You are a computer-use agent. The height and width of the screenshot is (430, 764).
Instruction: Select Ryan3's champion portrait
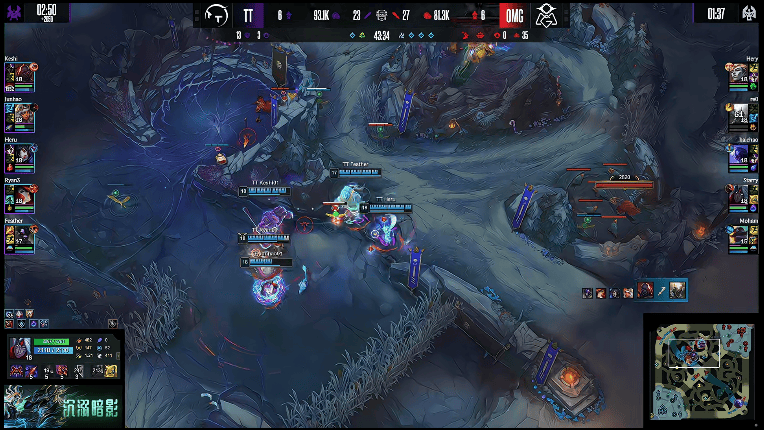pos(23,197)
